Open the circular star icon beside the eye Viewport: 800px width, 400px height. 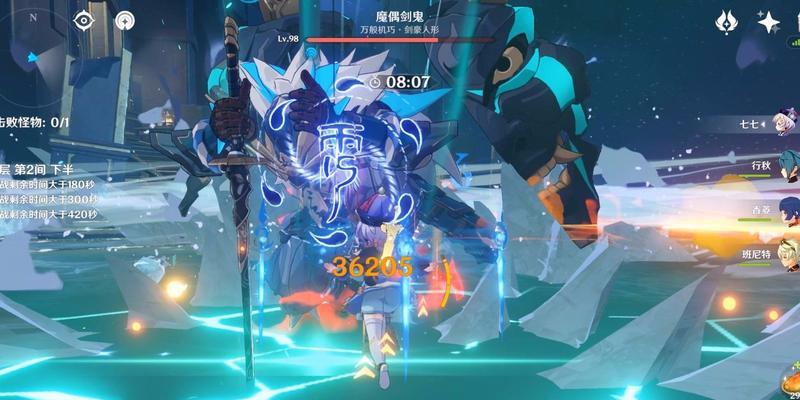coord(124,20)
